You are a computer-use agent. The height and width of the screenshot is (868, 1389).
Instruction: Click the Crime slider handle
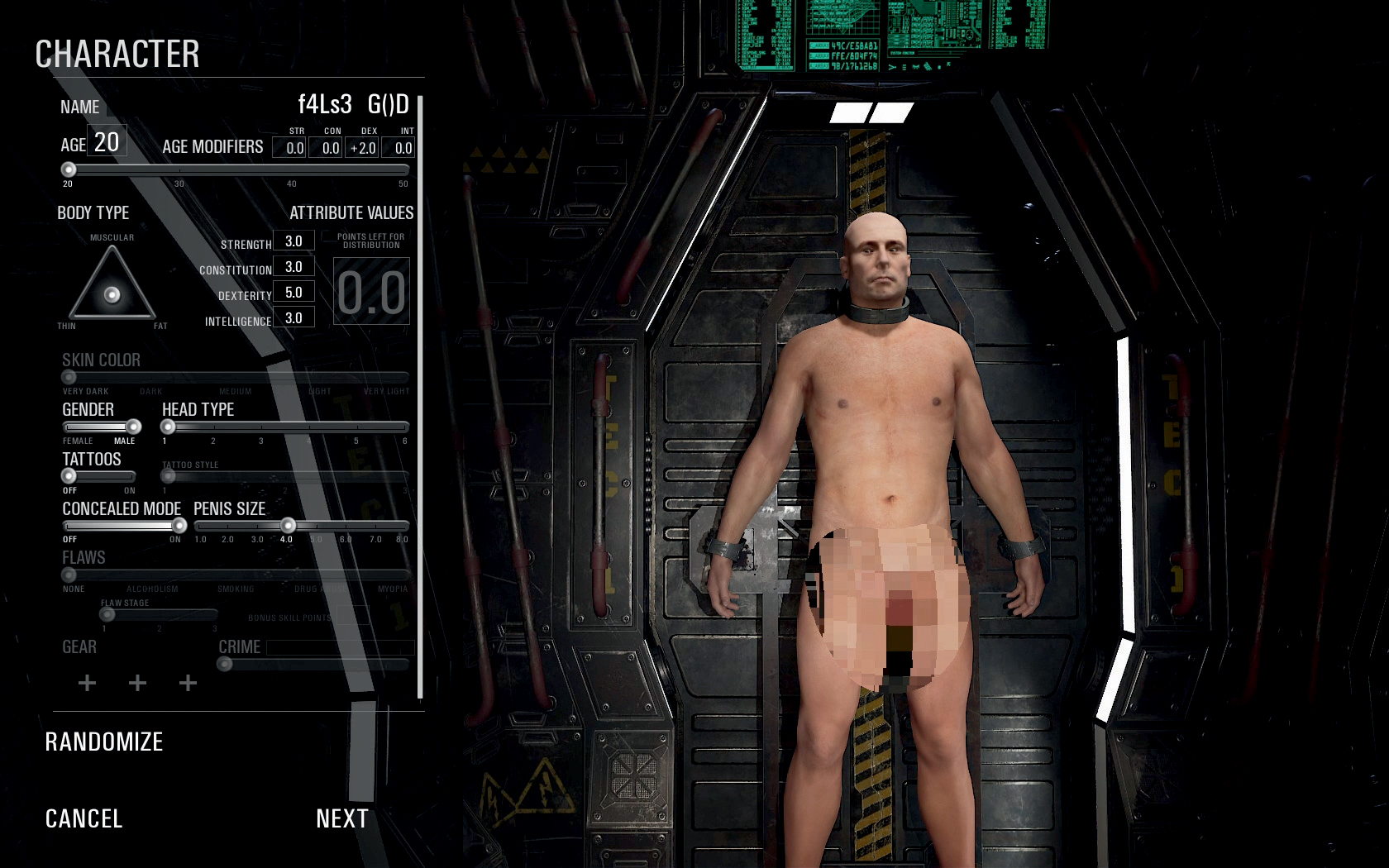(x=225, y=664)
